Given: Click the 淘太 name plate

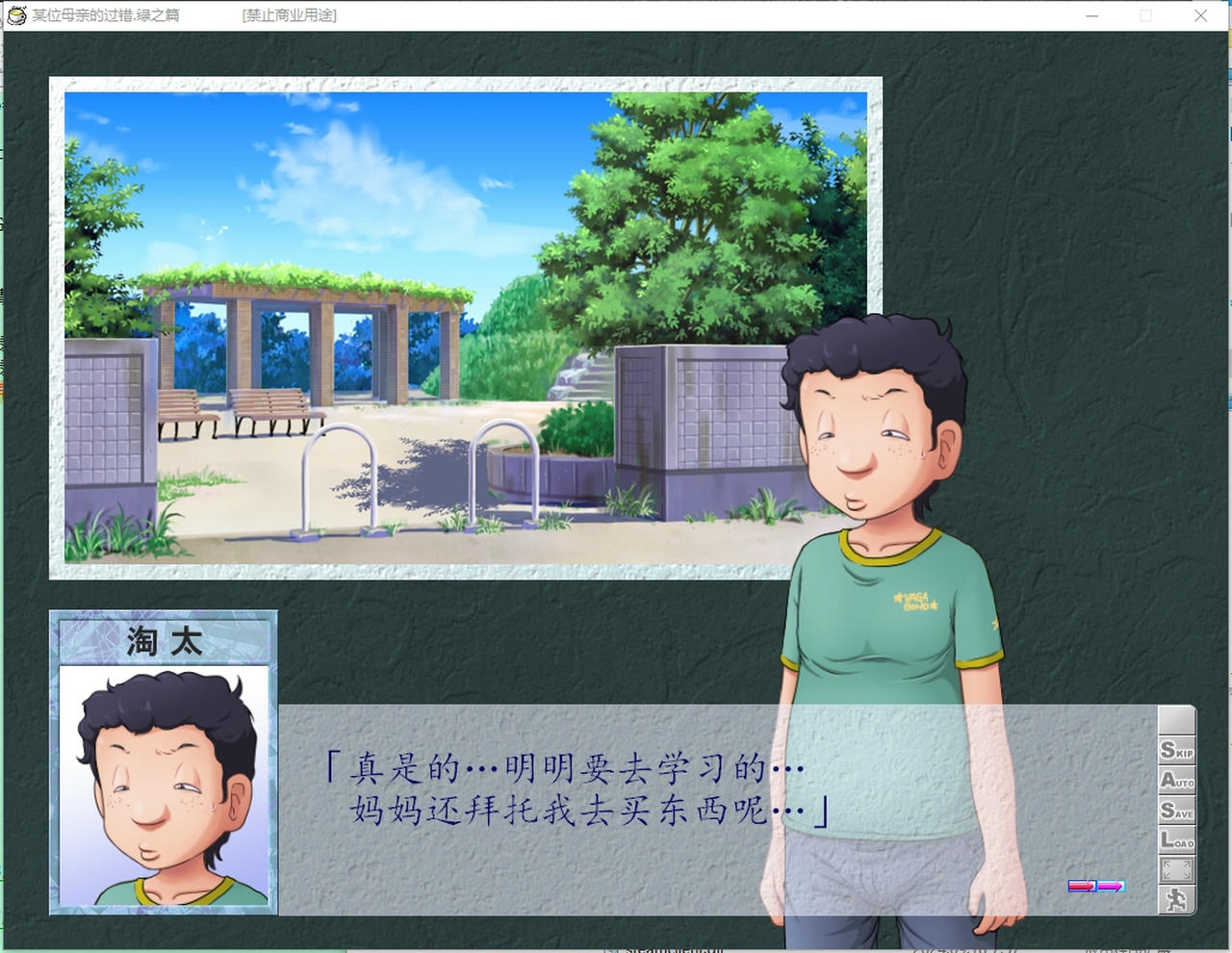Looking at the screenshot, I should pos(162,640).
